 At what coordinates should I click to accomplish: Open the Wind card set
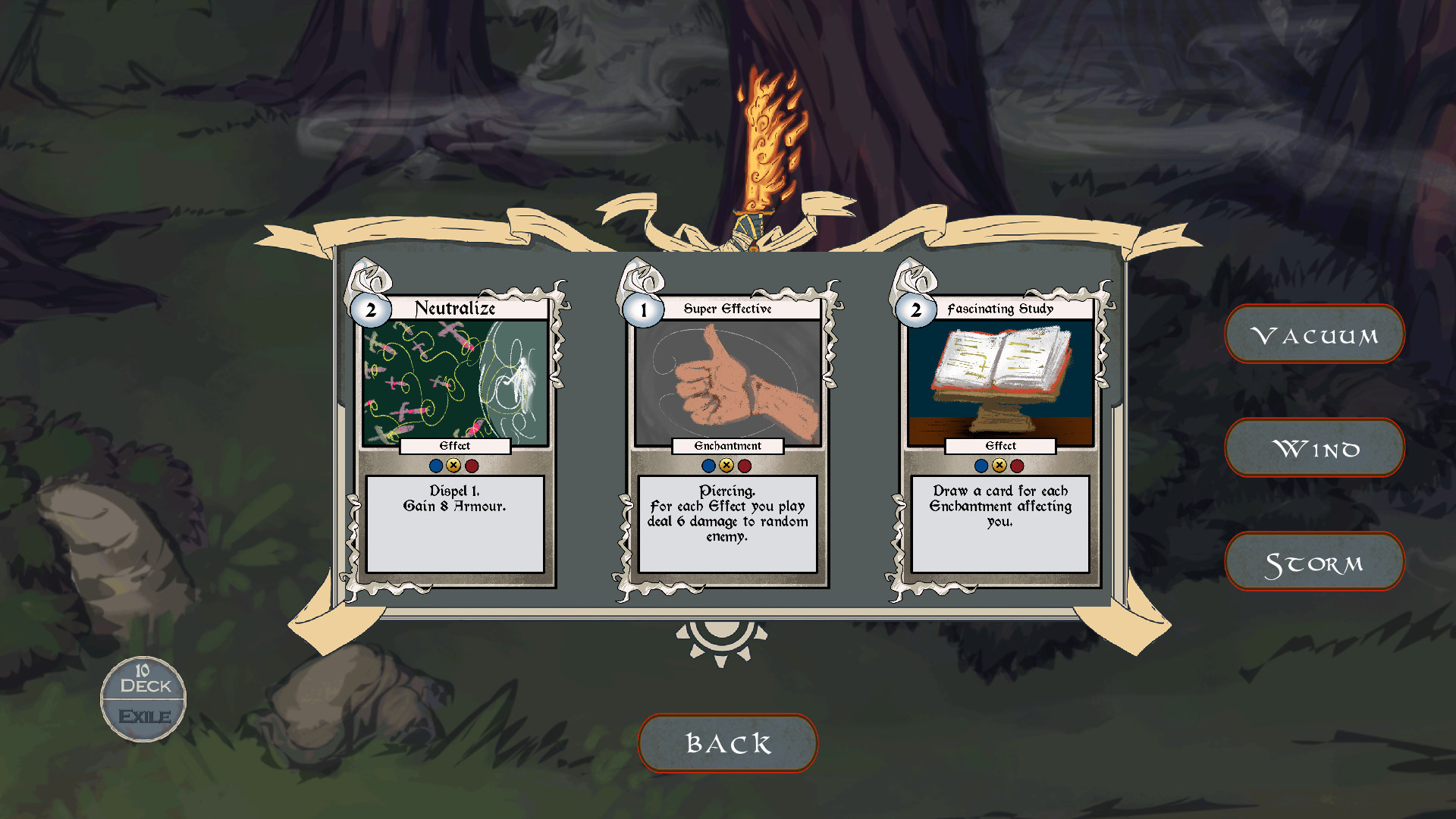pos(1314,448)
